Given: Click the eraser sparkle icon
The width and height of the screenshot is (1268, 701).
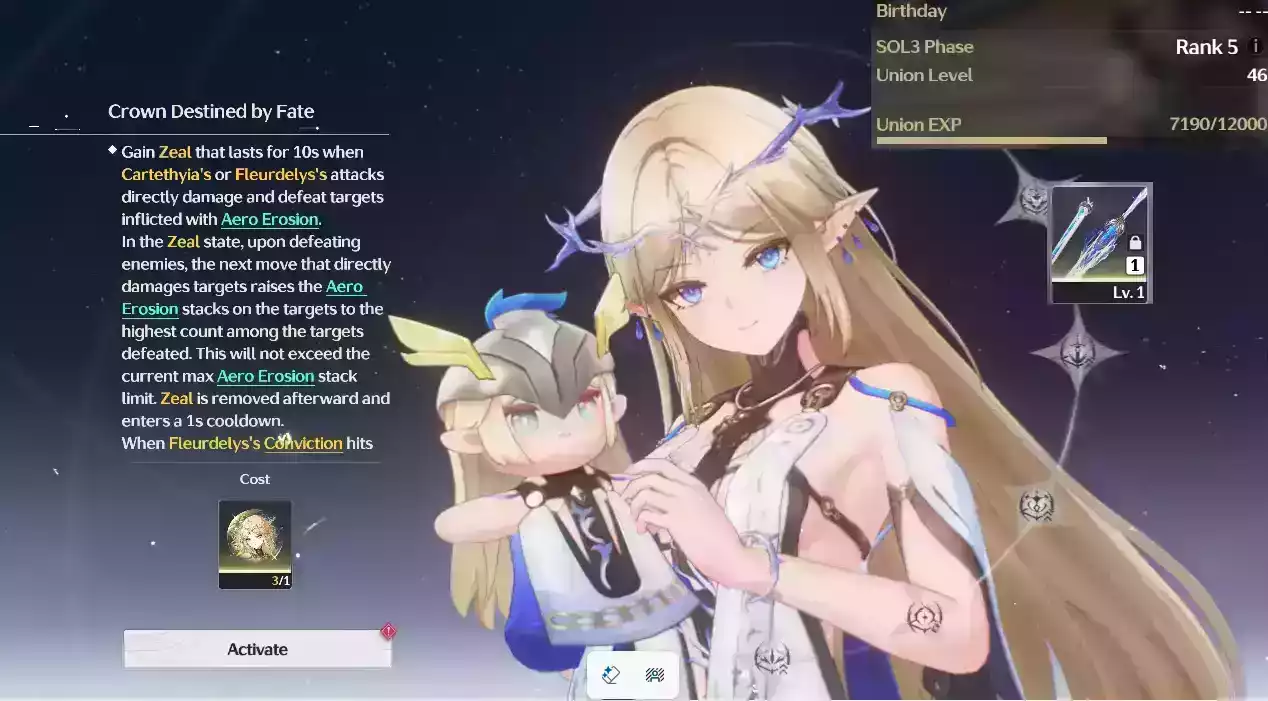Looking at the screenshot, I should [x=611, y=675].
